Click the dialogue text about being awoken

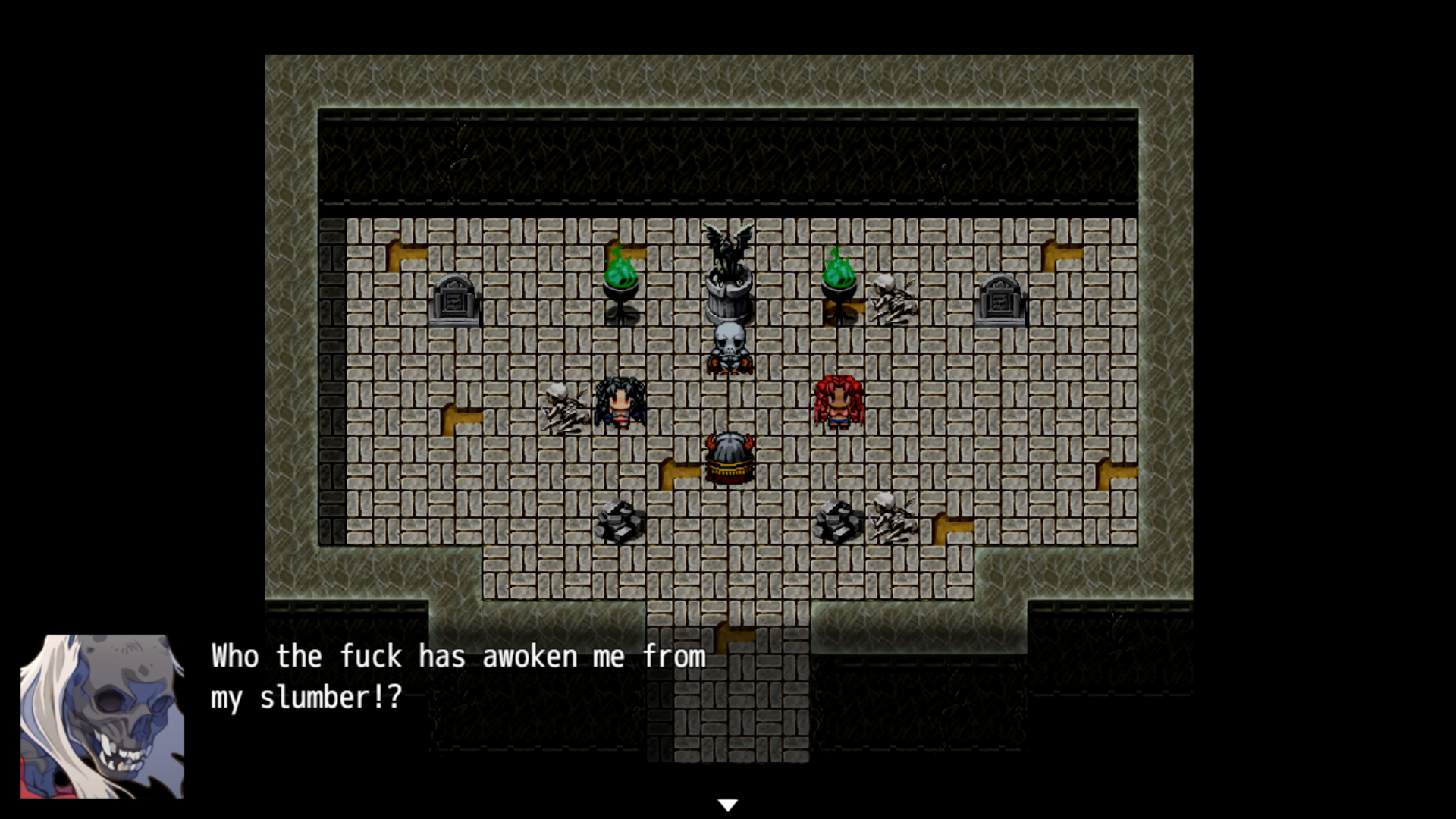pyautogui.click(x=455, y=679)
